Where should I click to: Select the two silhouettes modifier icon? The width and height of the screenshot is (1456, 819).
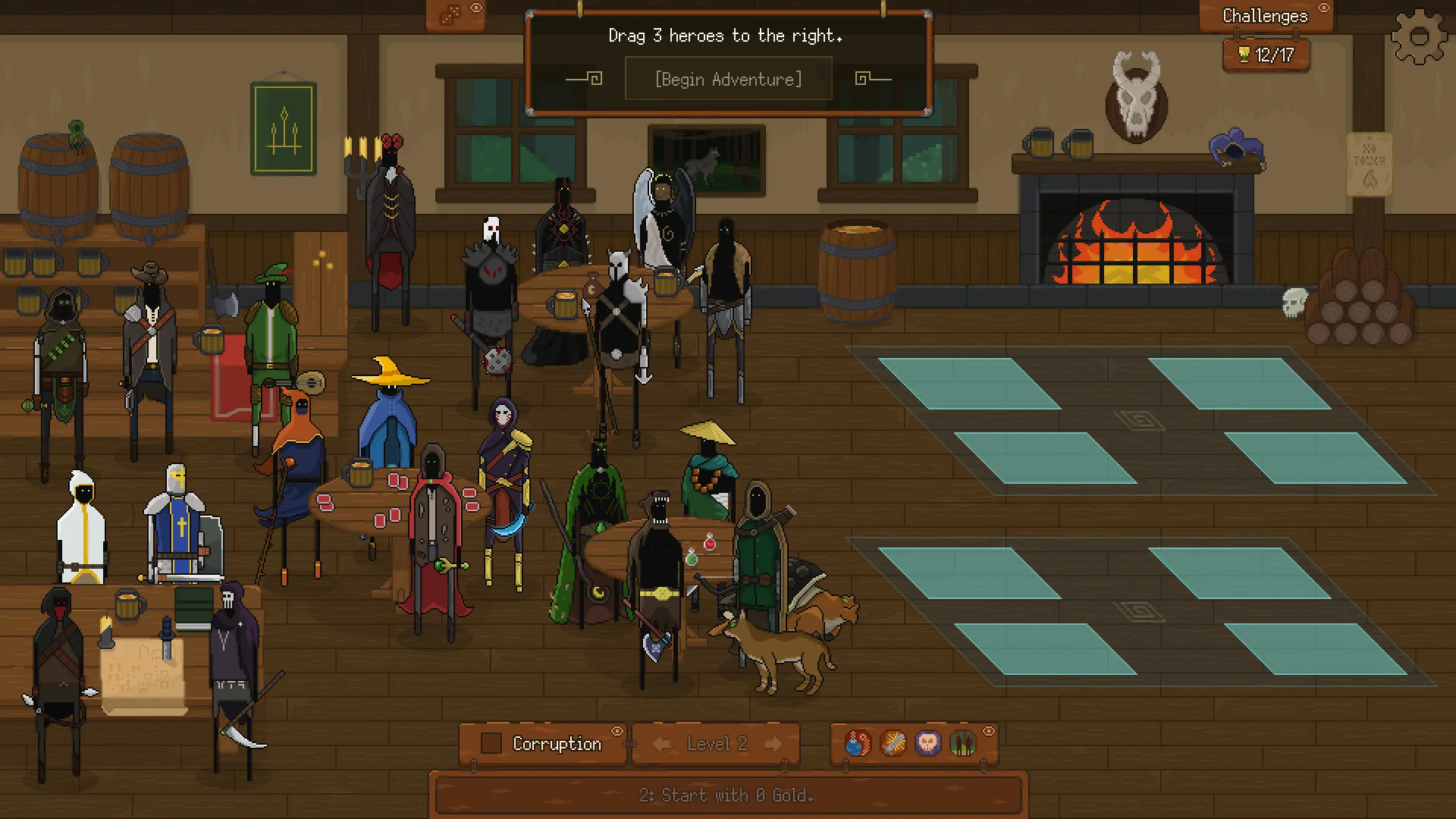pyautogui.click(x=962, y=743)
